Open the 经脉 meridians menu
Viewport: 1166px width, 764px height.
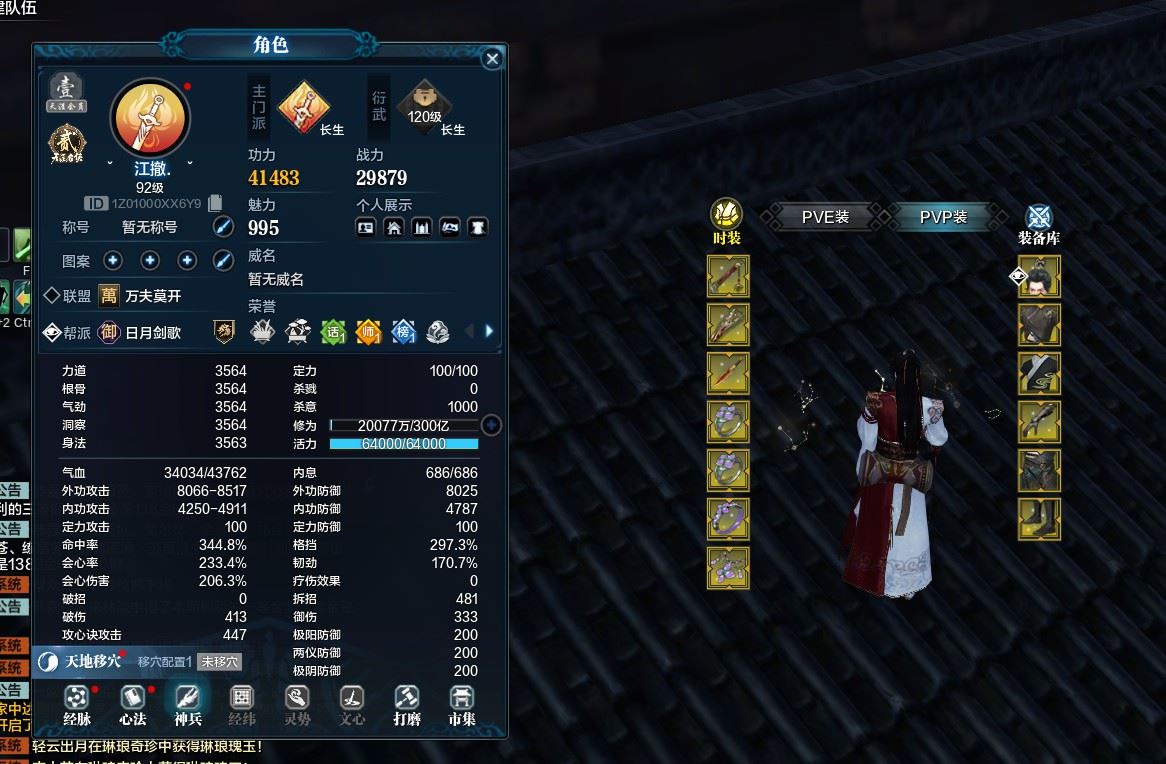pyautogui.click(x=77, y=702)
